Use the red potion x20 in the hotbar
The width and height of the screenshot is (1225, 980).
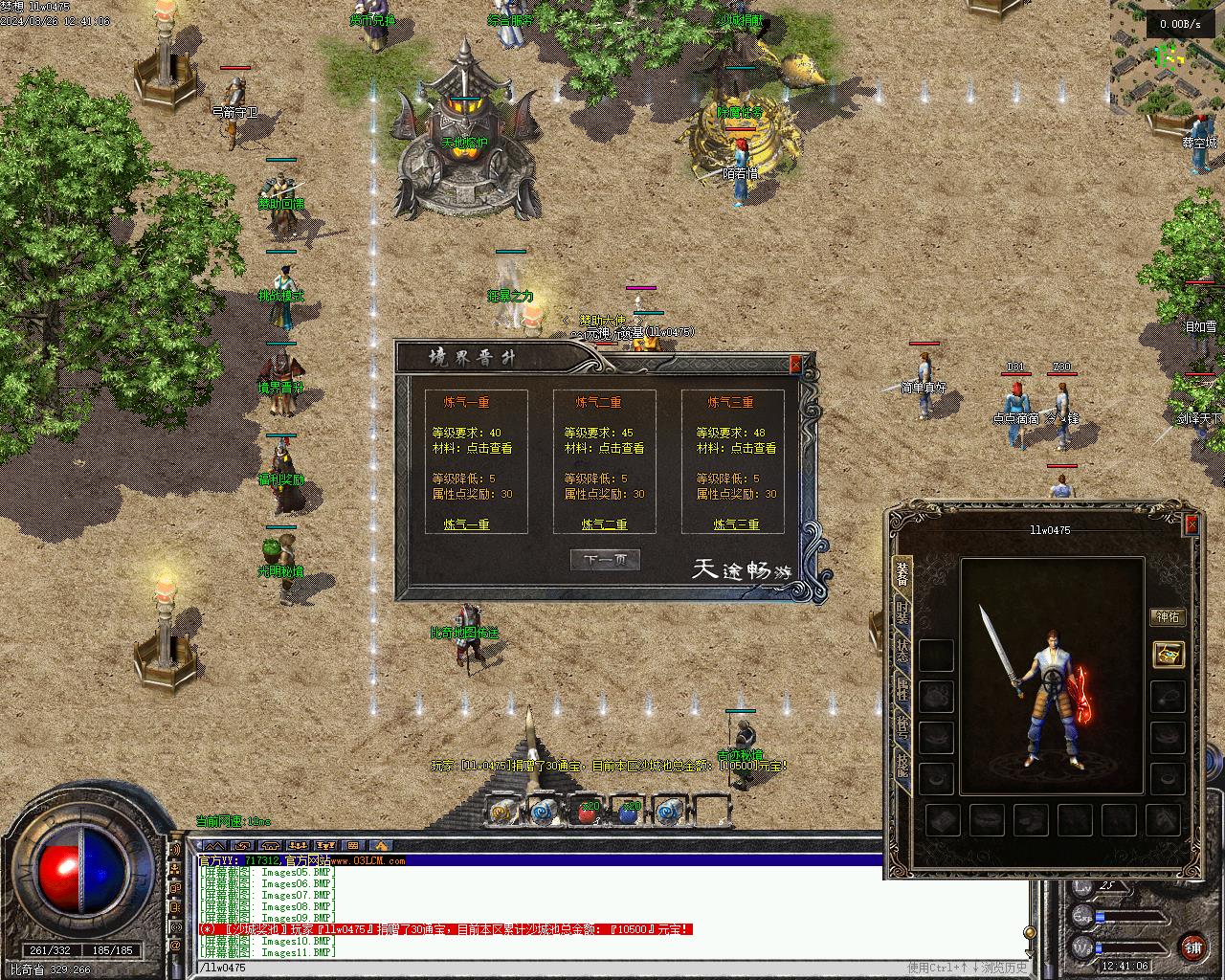(x=587, y=812)
